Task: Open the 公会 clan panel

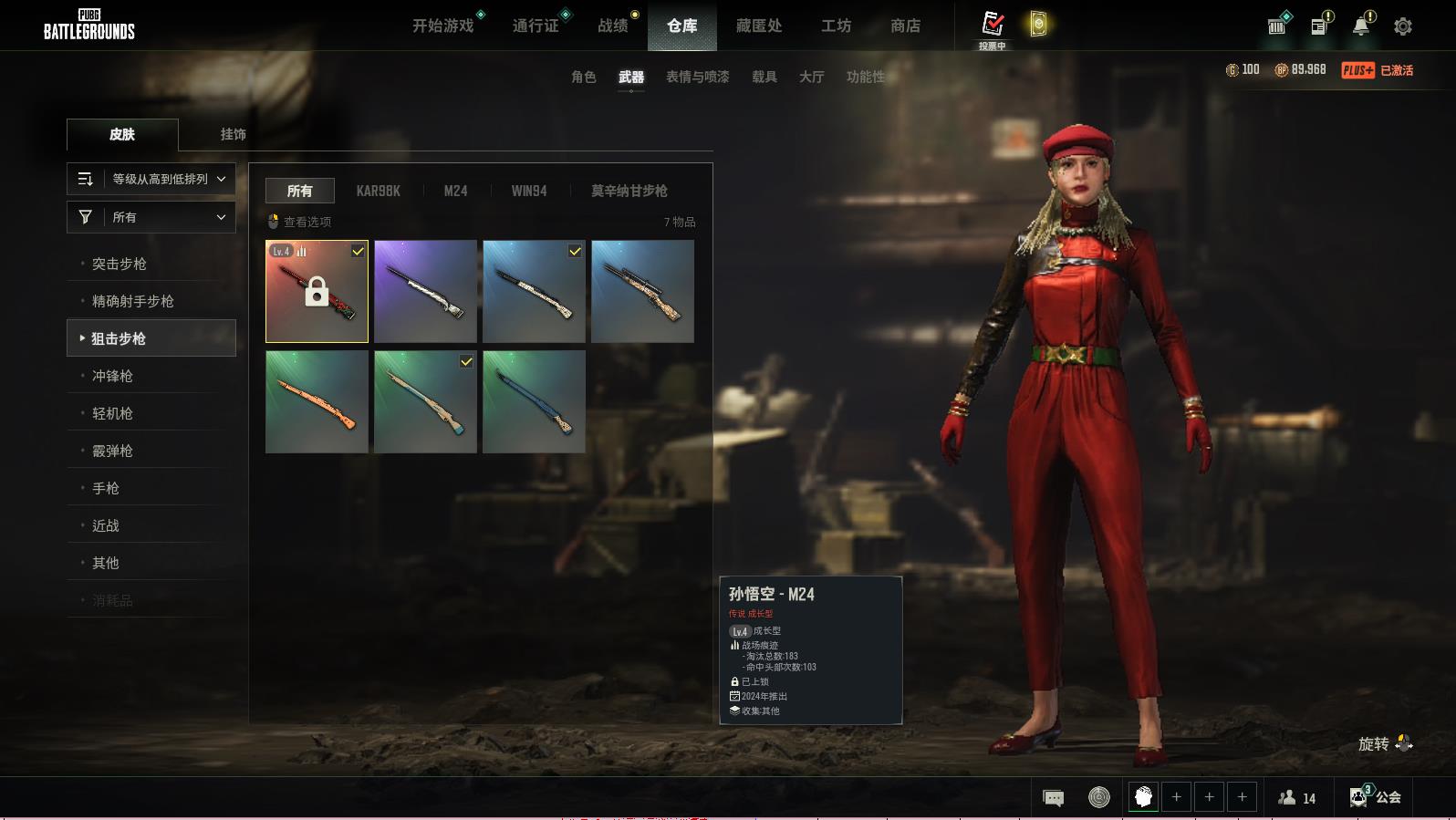Action: [x=1377, y=797]
